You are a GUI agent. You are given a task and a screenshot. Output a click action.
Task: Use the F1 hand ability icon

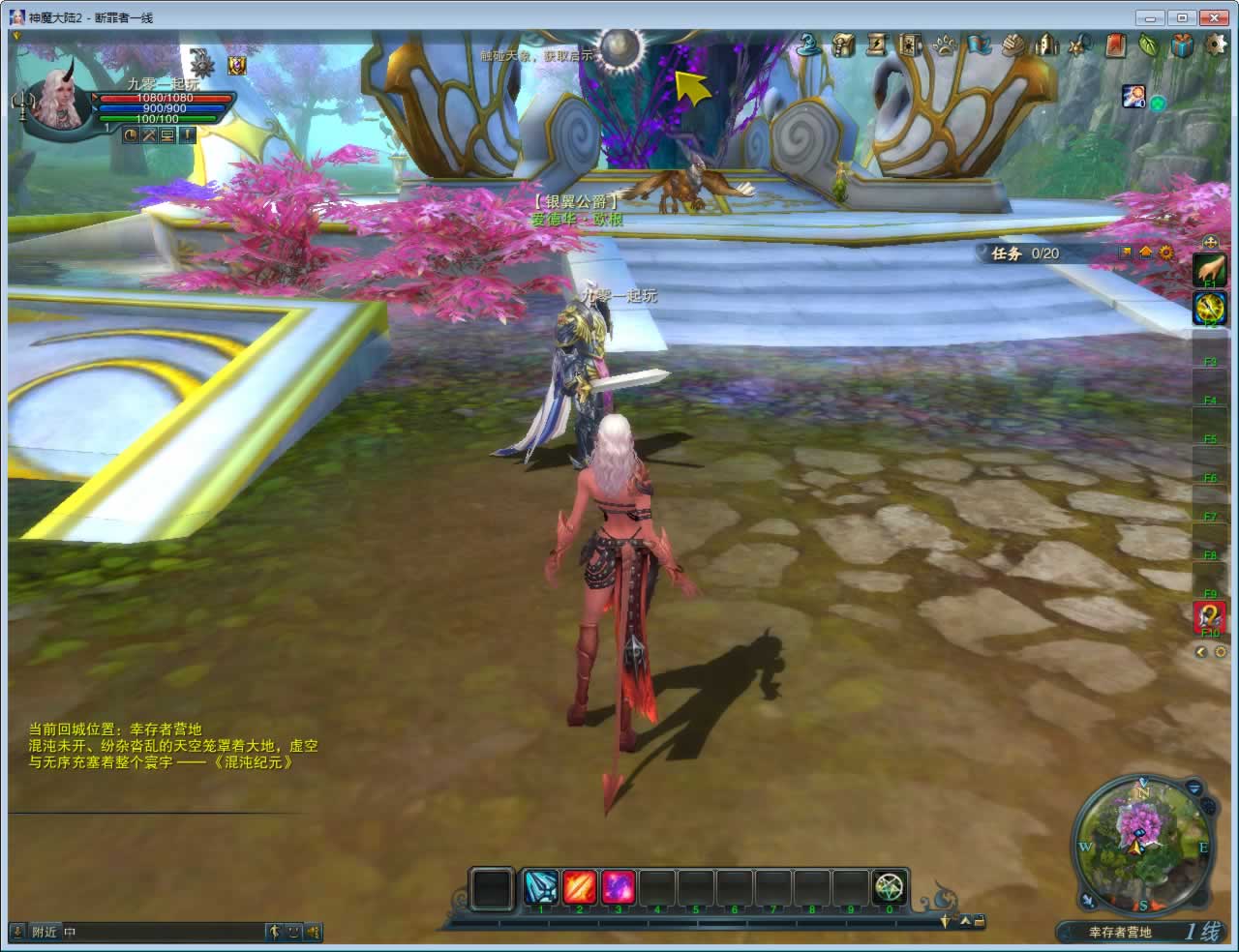tap(1210, 270)
